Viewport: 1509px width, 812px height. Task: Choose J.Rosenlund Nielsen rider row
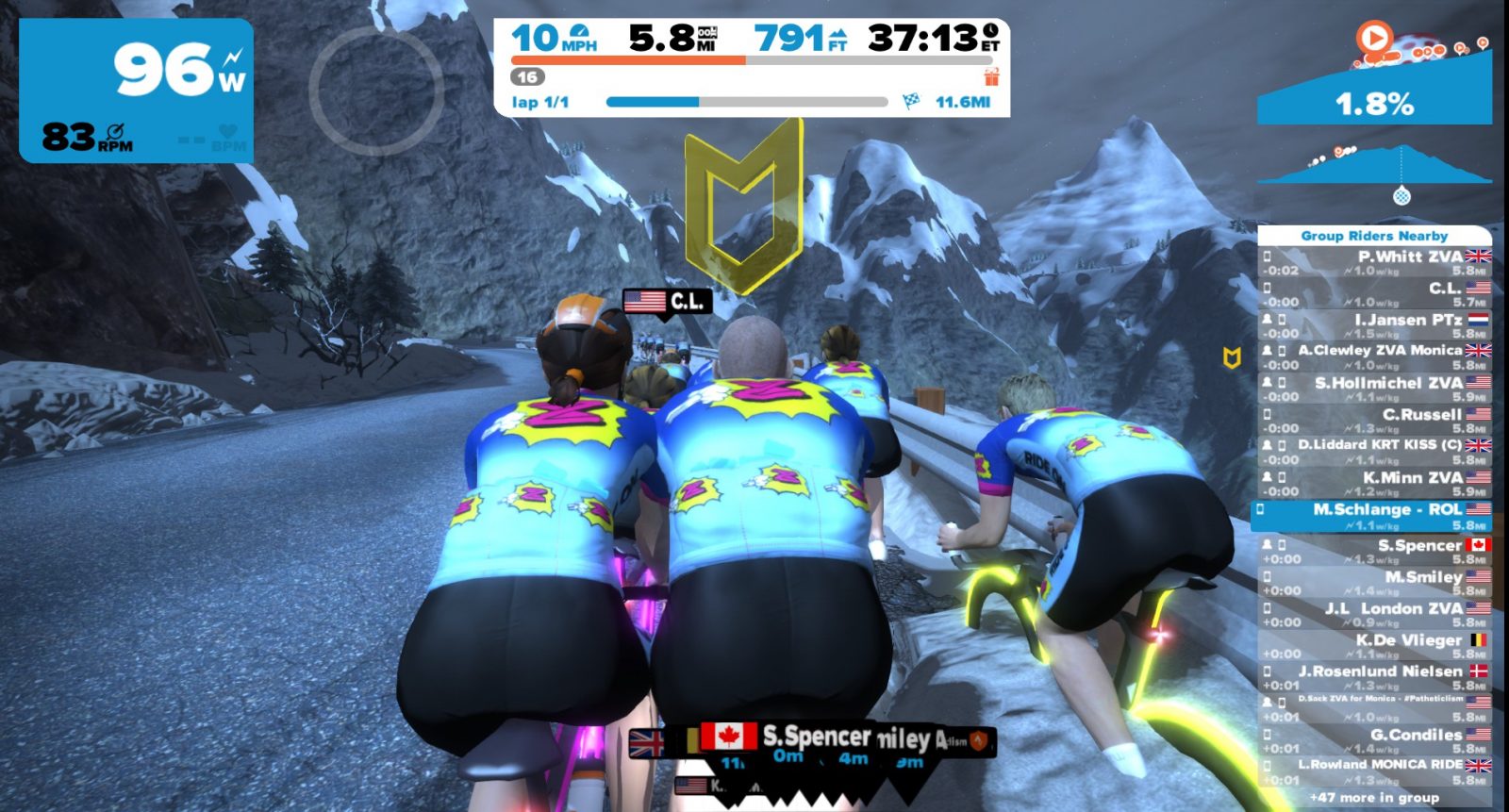[x=1374, y=677]
